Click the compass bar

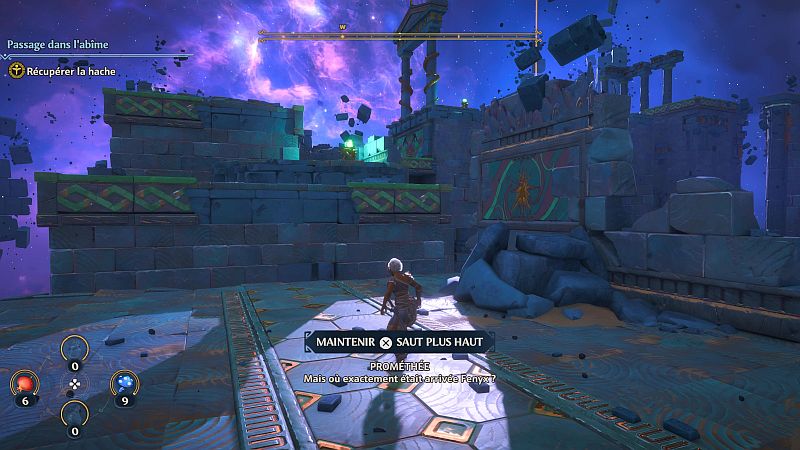[x=400, y=37]
